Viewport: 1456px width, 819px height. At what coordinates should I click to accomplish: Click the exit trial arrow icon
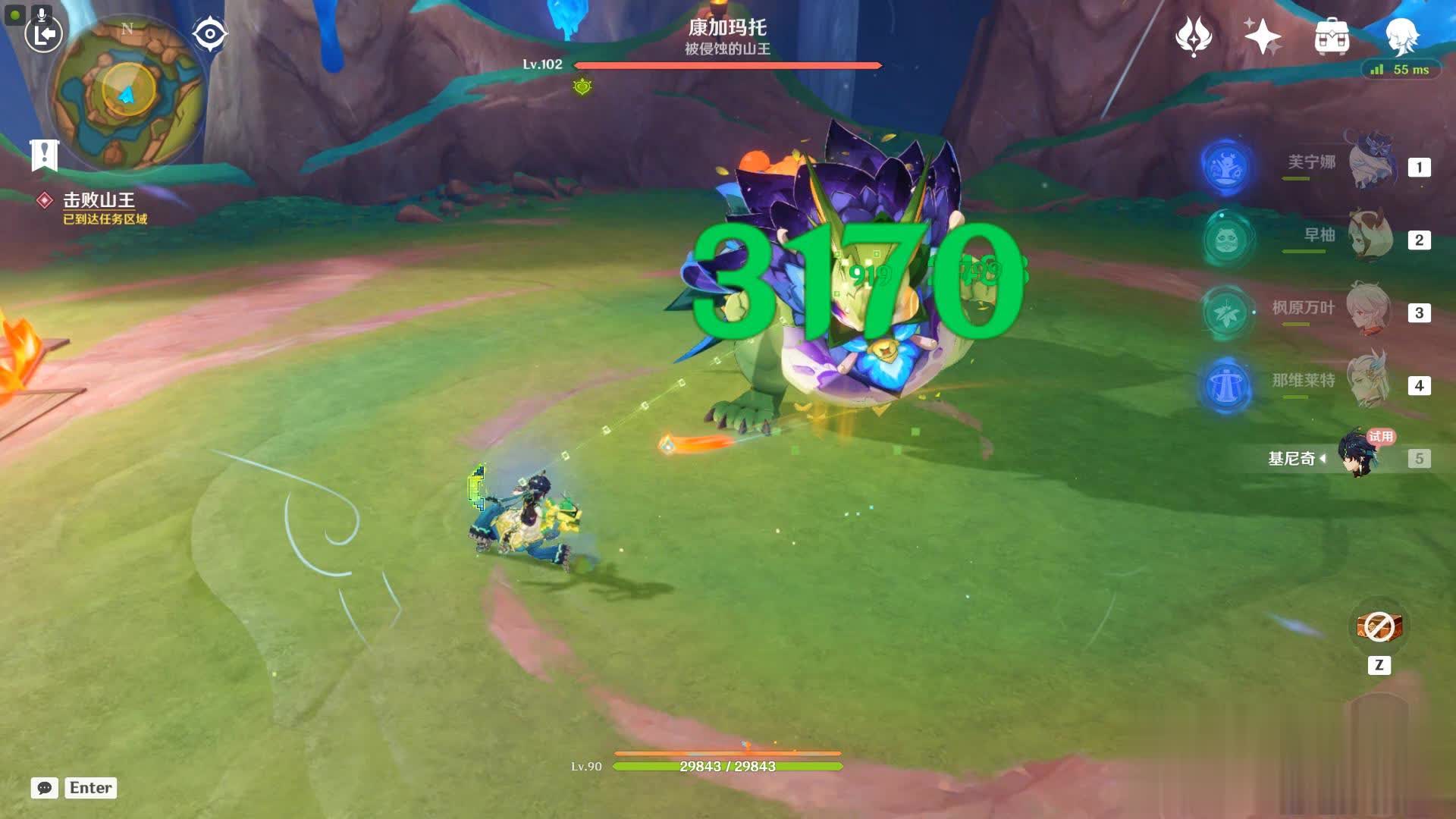coord(44,34)
